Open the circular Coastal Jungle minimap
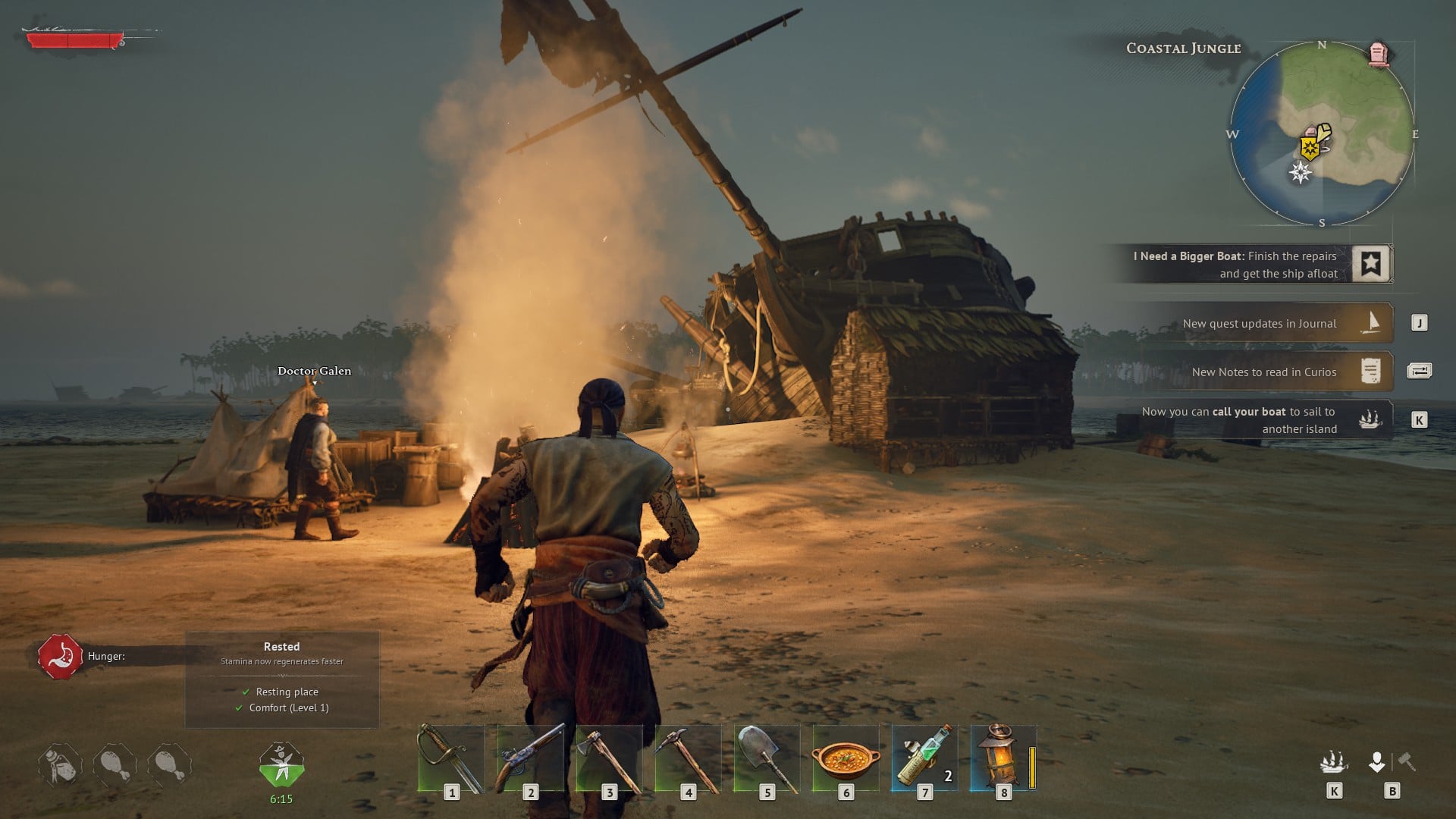Screen dimensions: 1456x819 [1322, 134]
